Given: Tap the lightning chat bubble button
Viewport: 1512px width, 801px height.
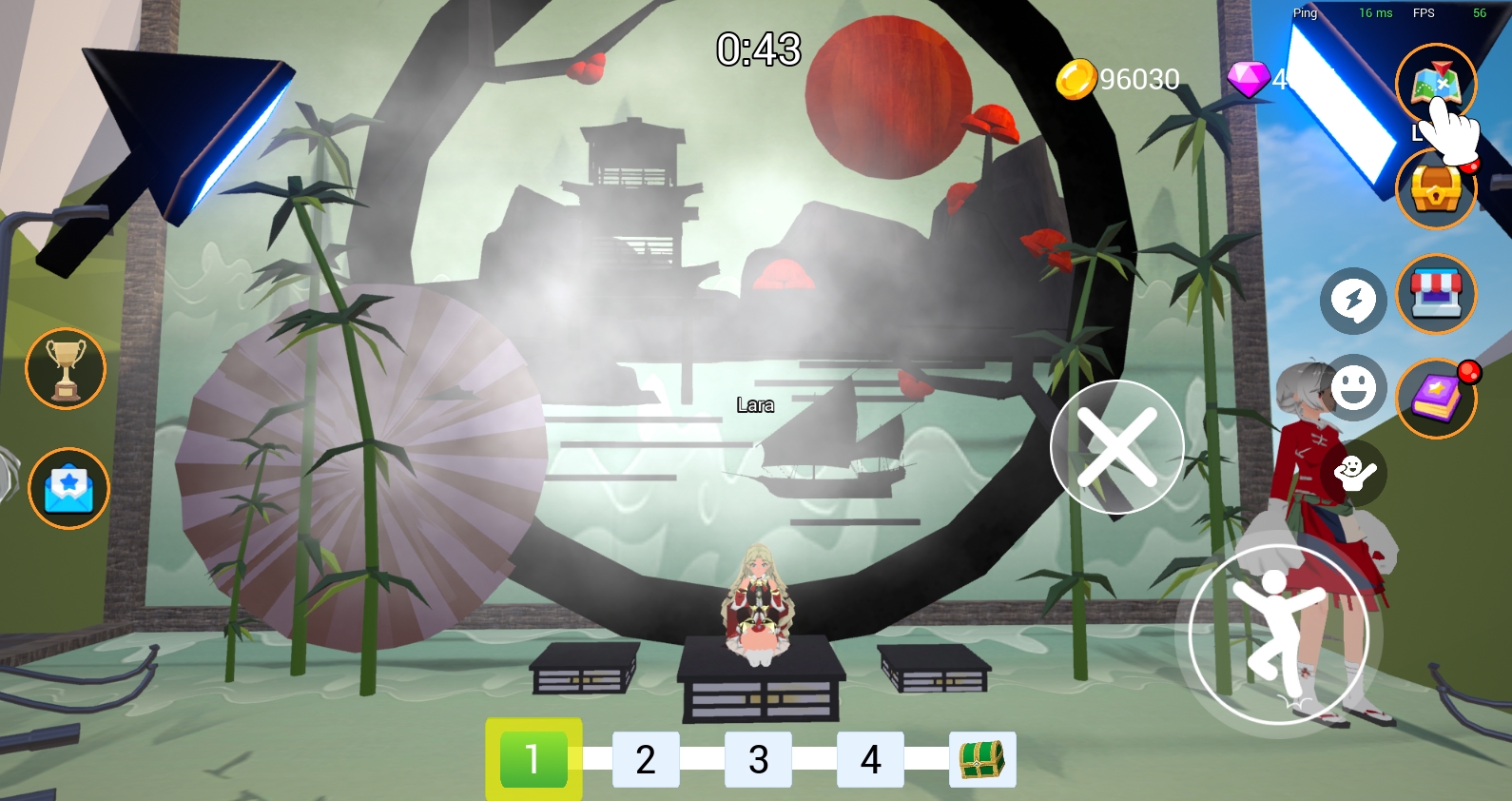Looking at the screenshot, I should 1353,301.
